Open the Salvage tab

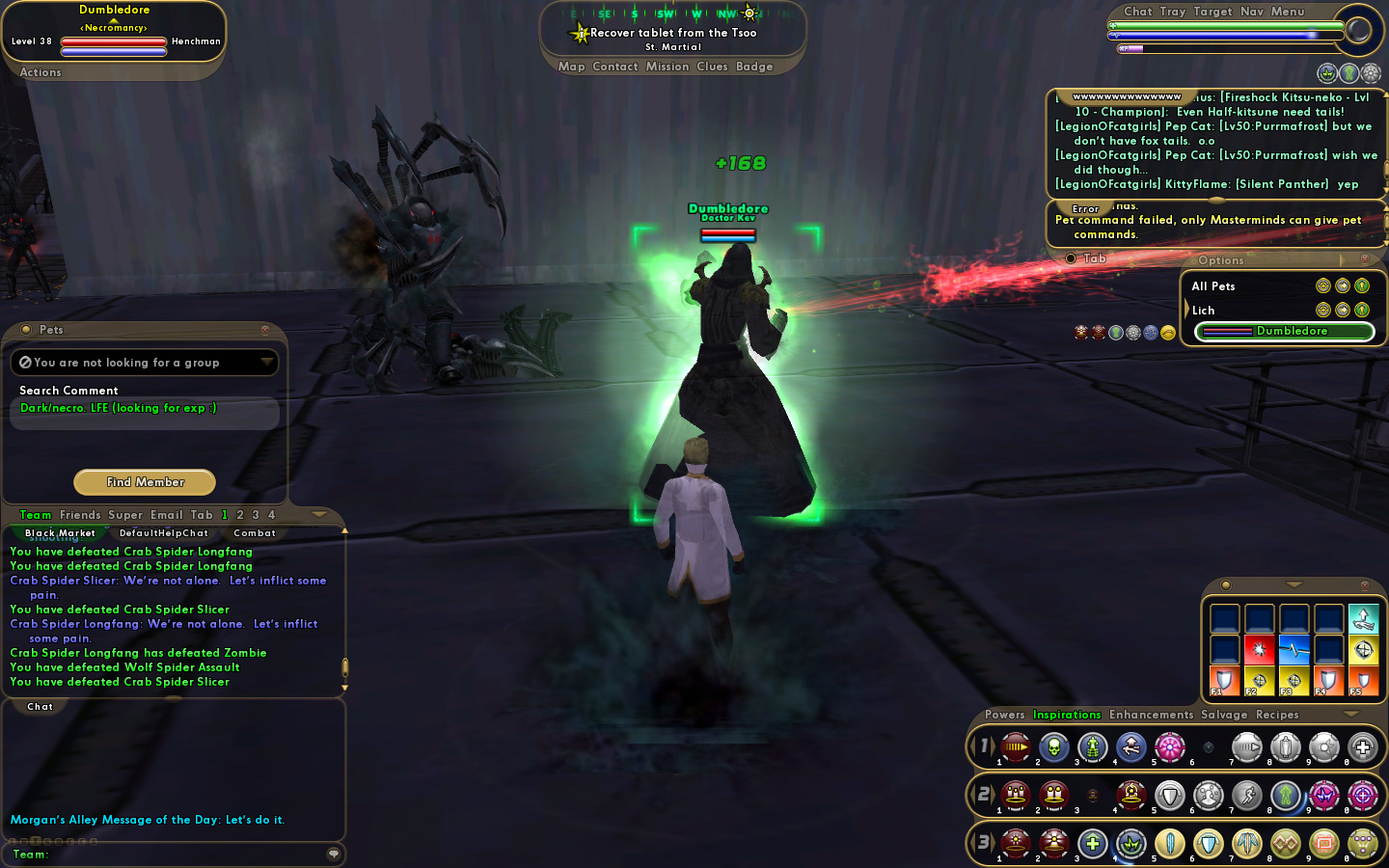tap(1224, 715)
